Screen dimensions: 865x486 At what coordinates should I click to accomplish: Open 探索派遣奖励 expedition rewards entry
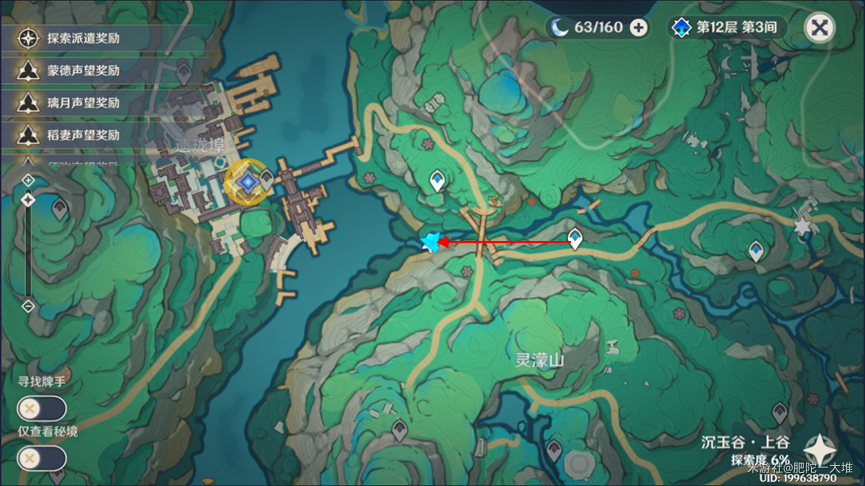coord(70,38)
